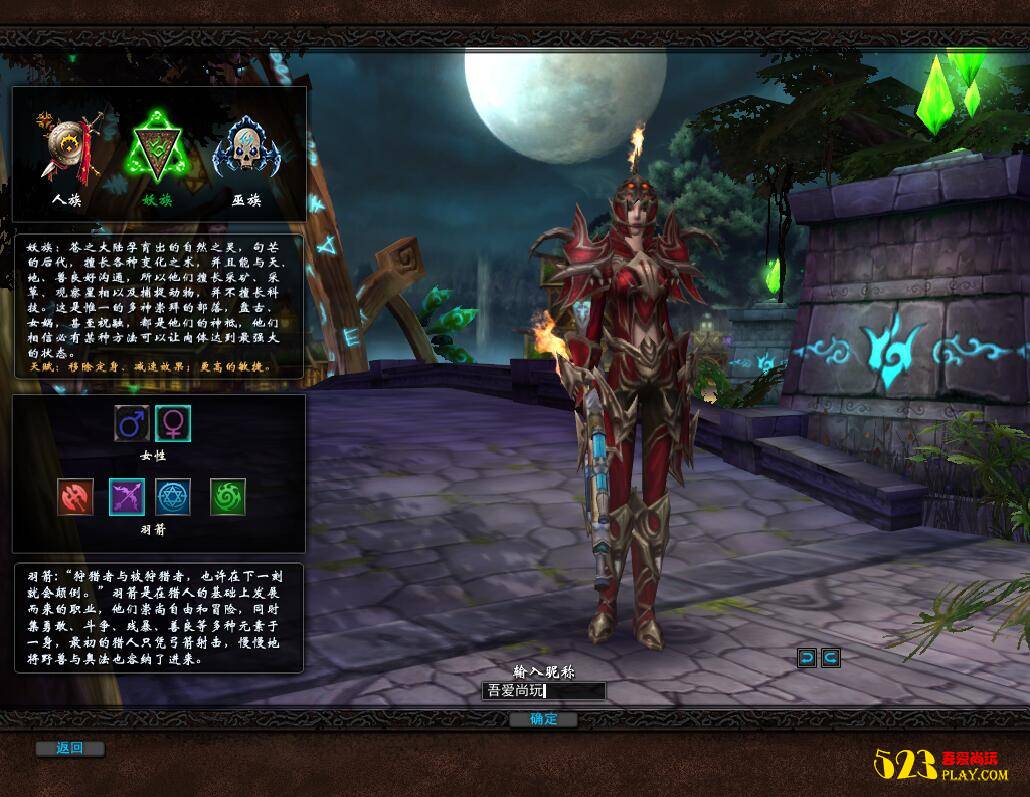
Task: Choose the green swirl class icon
Action: (x=228, y=497)
